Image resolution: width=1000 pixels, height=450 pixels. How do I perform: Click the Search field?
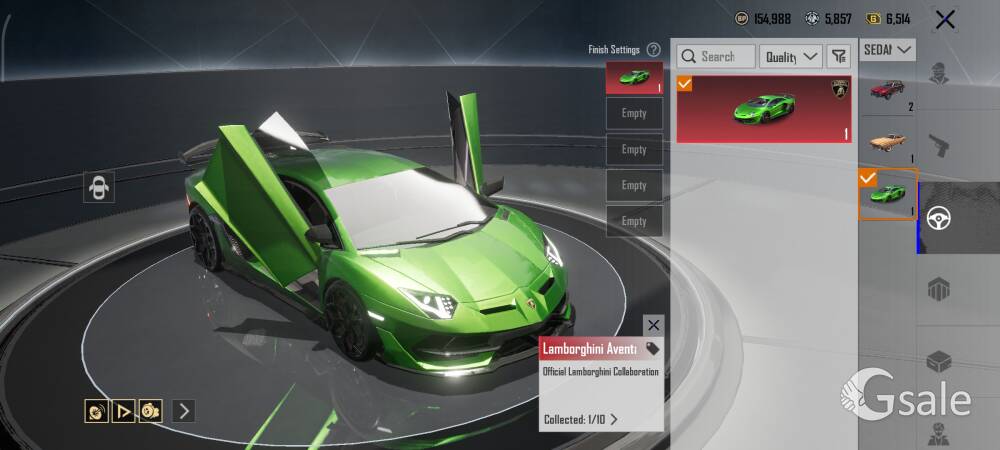click(x=716, y=57)
